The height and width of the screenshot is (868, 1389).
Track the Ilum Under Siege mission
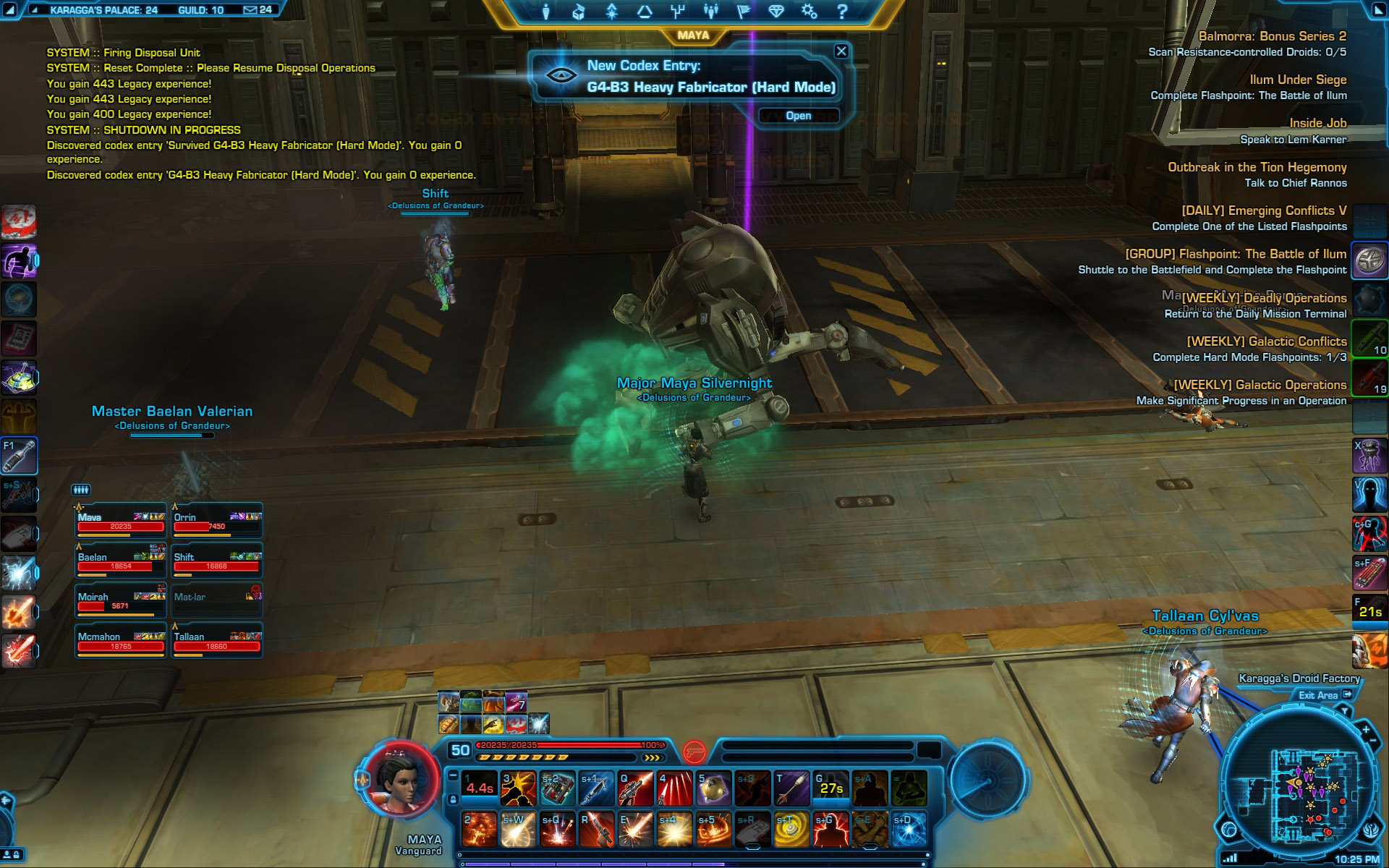click(1298, 80)
